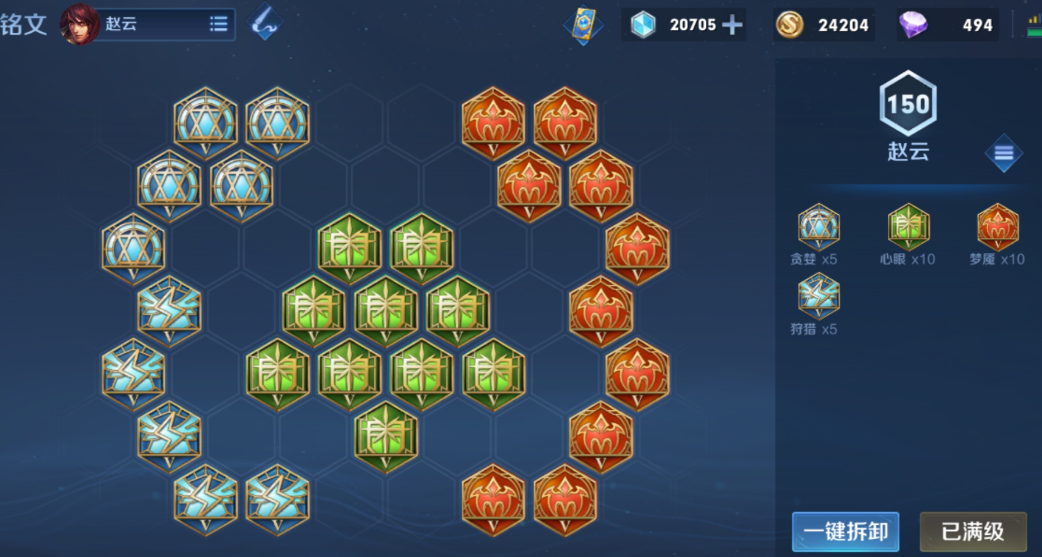Click the purple diamond currency icon
Screen dimensions: 1042x557
point(912,25)
